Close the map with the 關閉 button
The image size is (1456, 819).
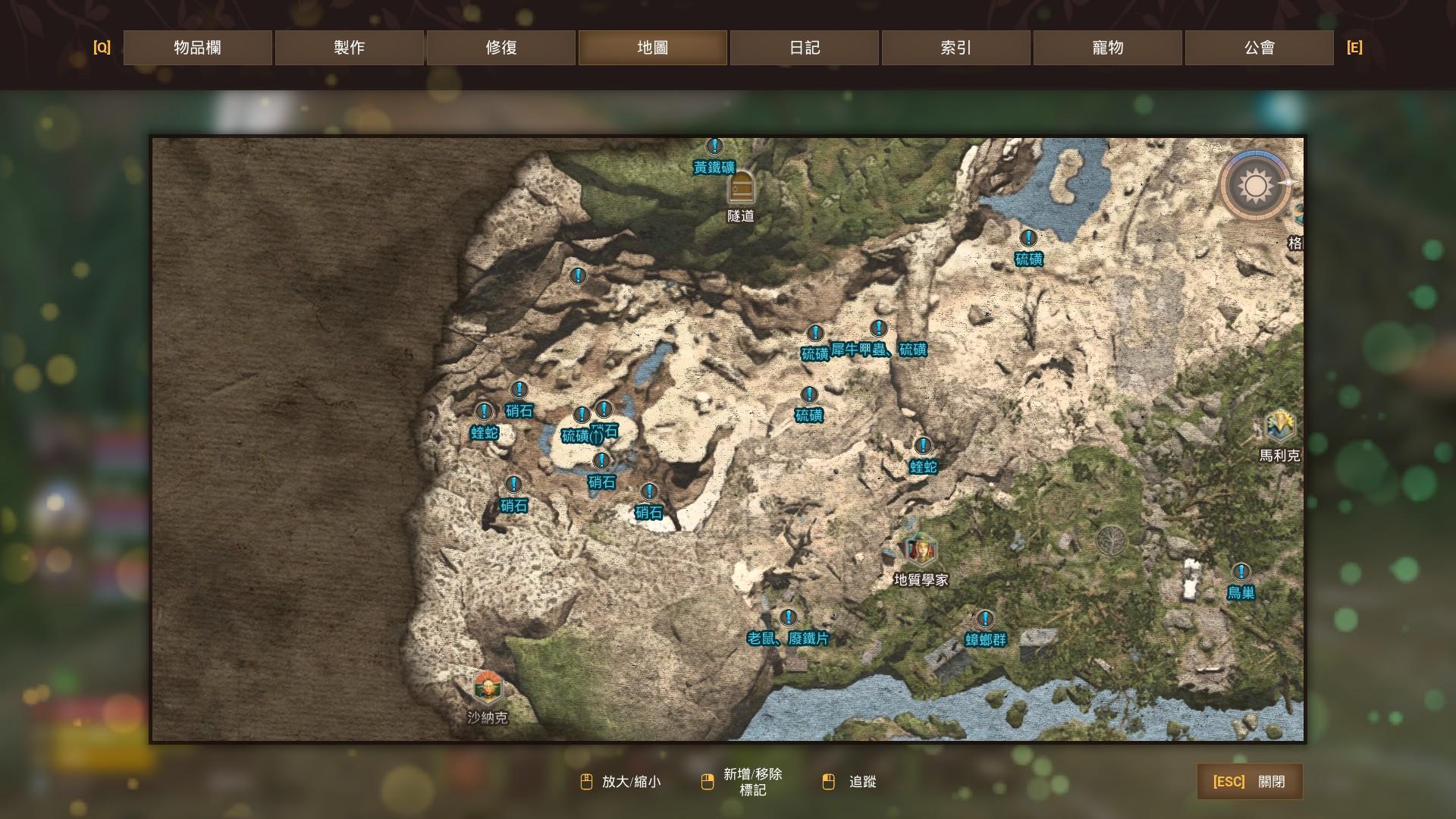[1249, 781]
